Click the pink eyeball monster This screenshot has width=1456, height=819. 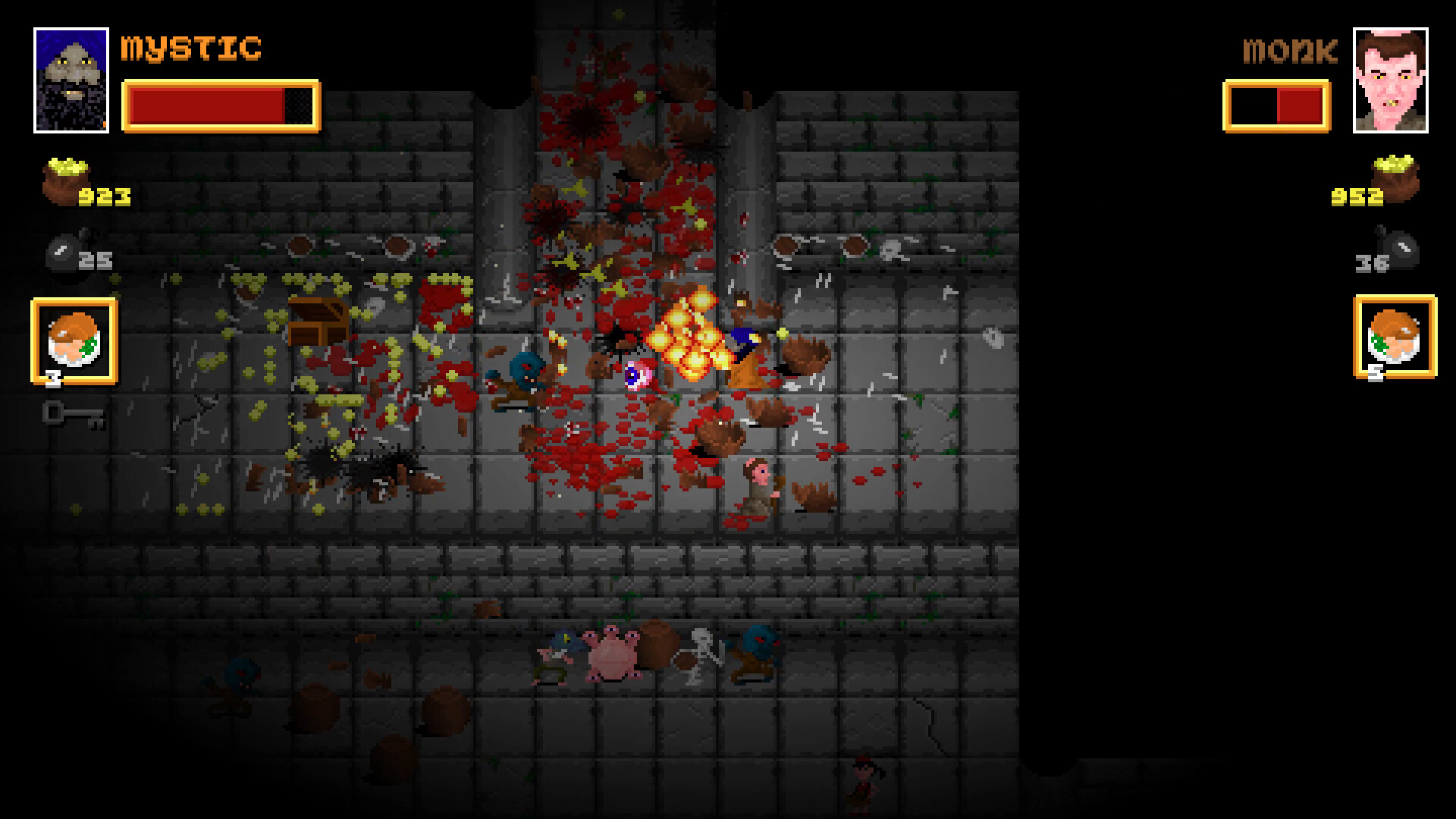tap(637, 377)
